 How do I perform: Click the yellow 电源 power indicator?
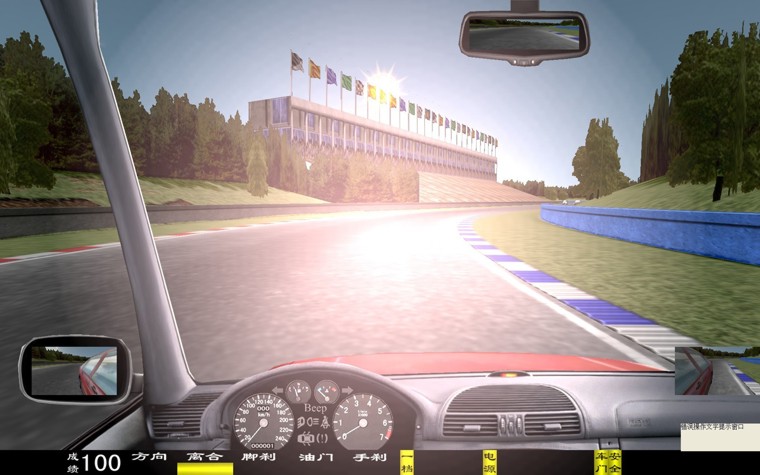pos(489,461)
